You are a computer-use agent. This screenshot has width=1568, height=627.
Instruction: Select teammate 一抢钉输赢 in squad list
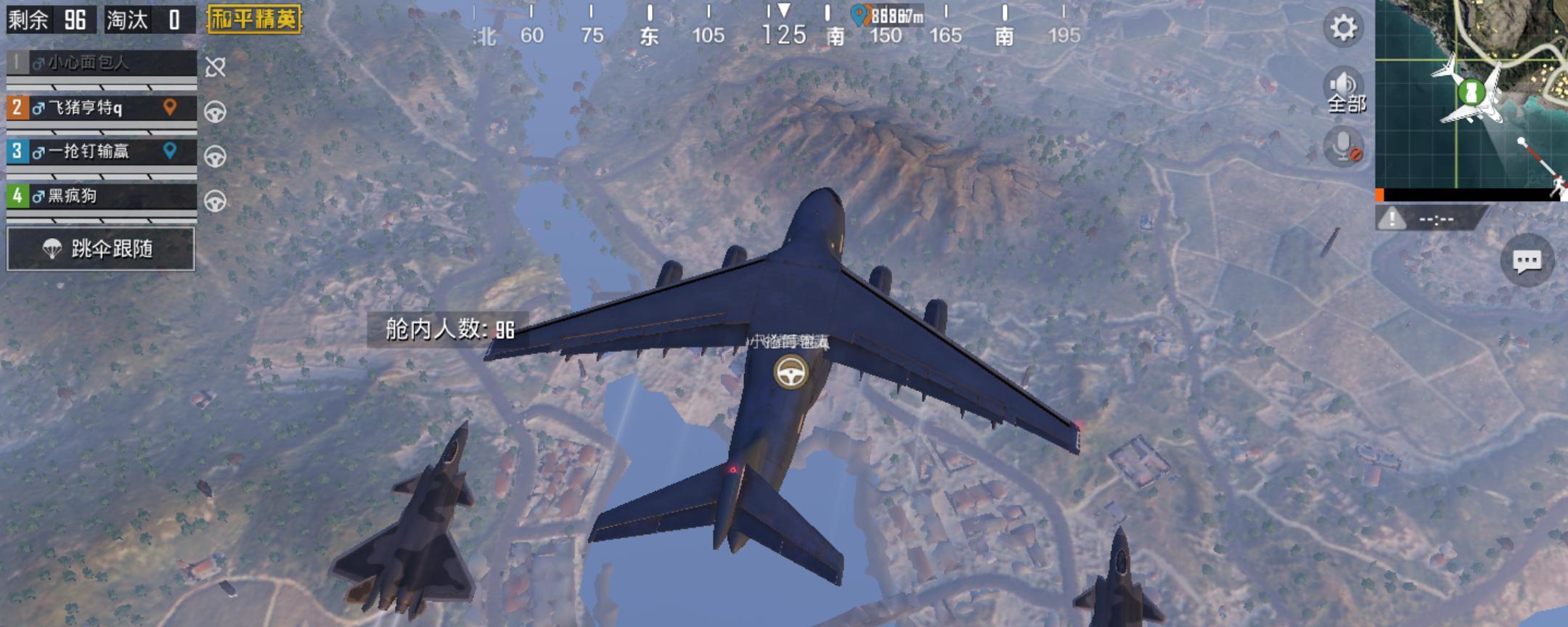(102, 152)
